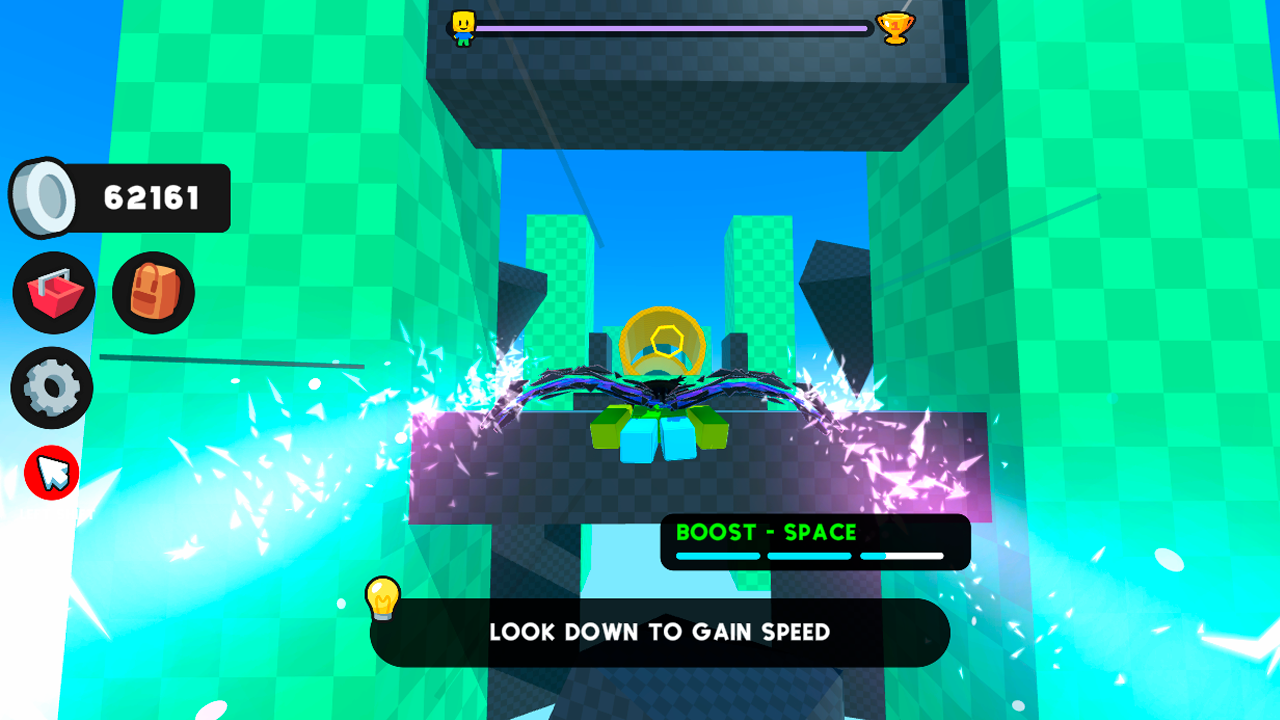
Task: Dismiss the 'LOOK DOWN TO GAIN SPEED' tip
Action: click(660, 632)
